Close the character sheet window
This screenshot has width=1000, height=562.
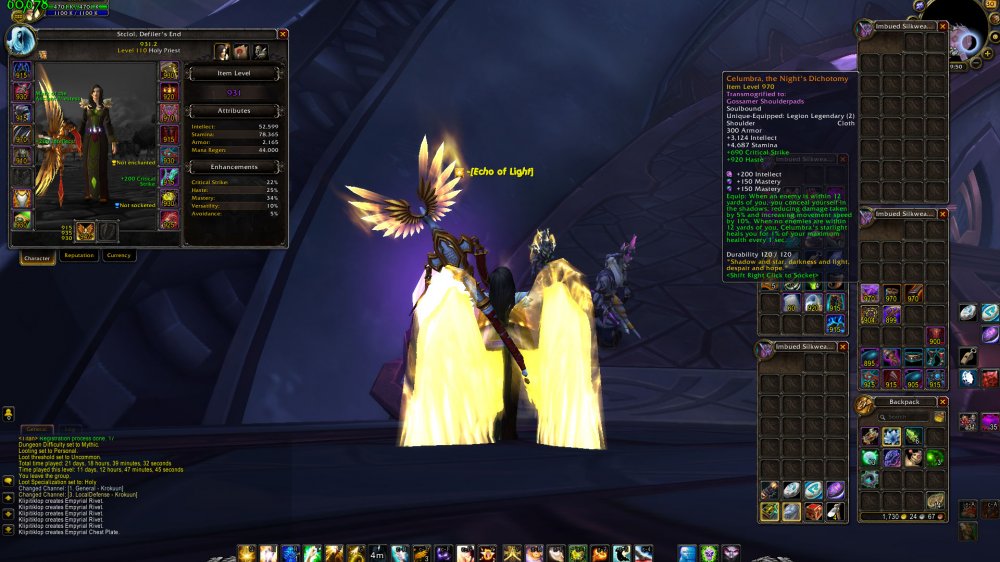coord(283,34)
